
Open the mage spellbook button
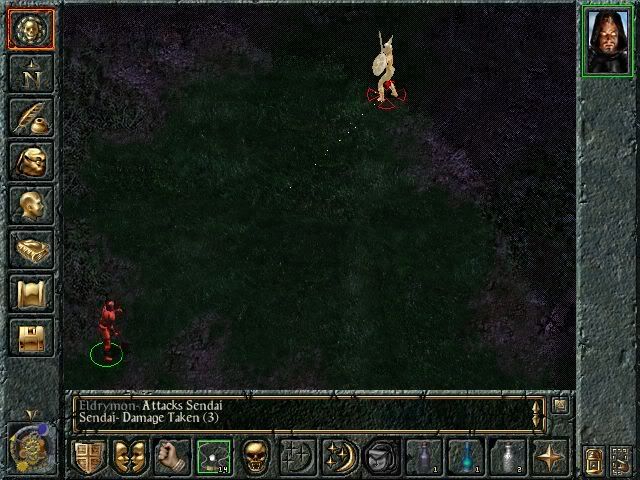(x=29, y=249)
